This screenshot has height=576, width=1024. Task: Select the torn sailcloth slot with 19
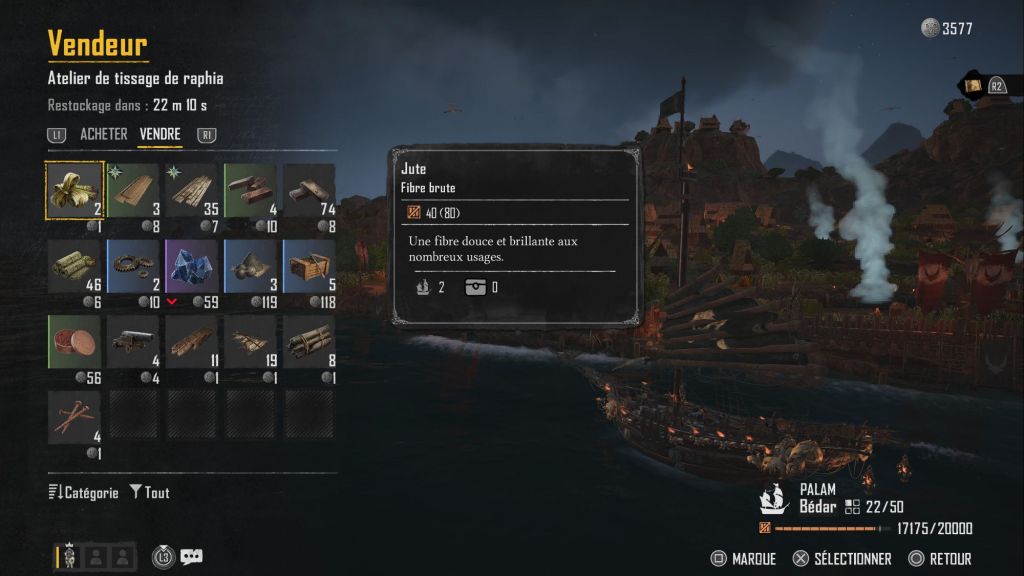coord(251,343)
